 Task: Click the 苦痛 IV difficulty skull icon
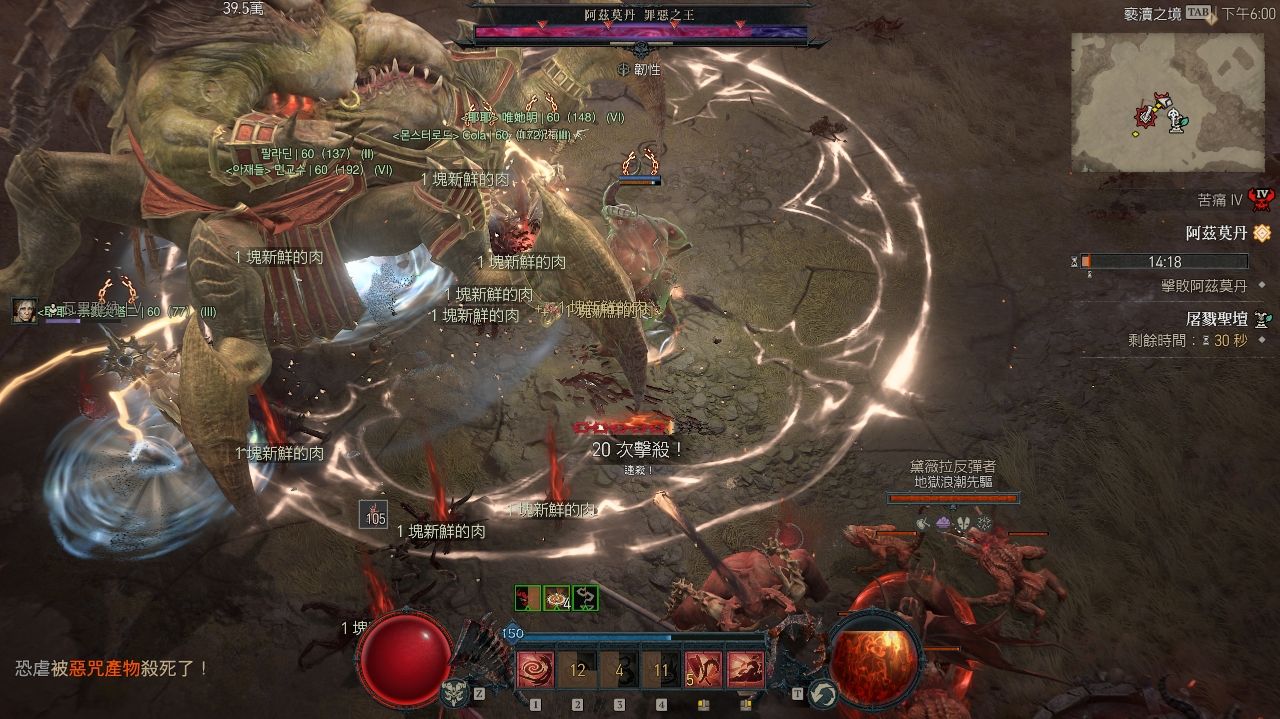[x=1261, y=199]
